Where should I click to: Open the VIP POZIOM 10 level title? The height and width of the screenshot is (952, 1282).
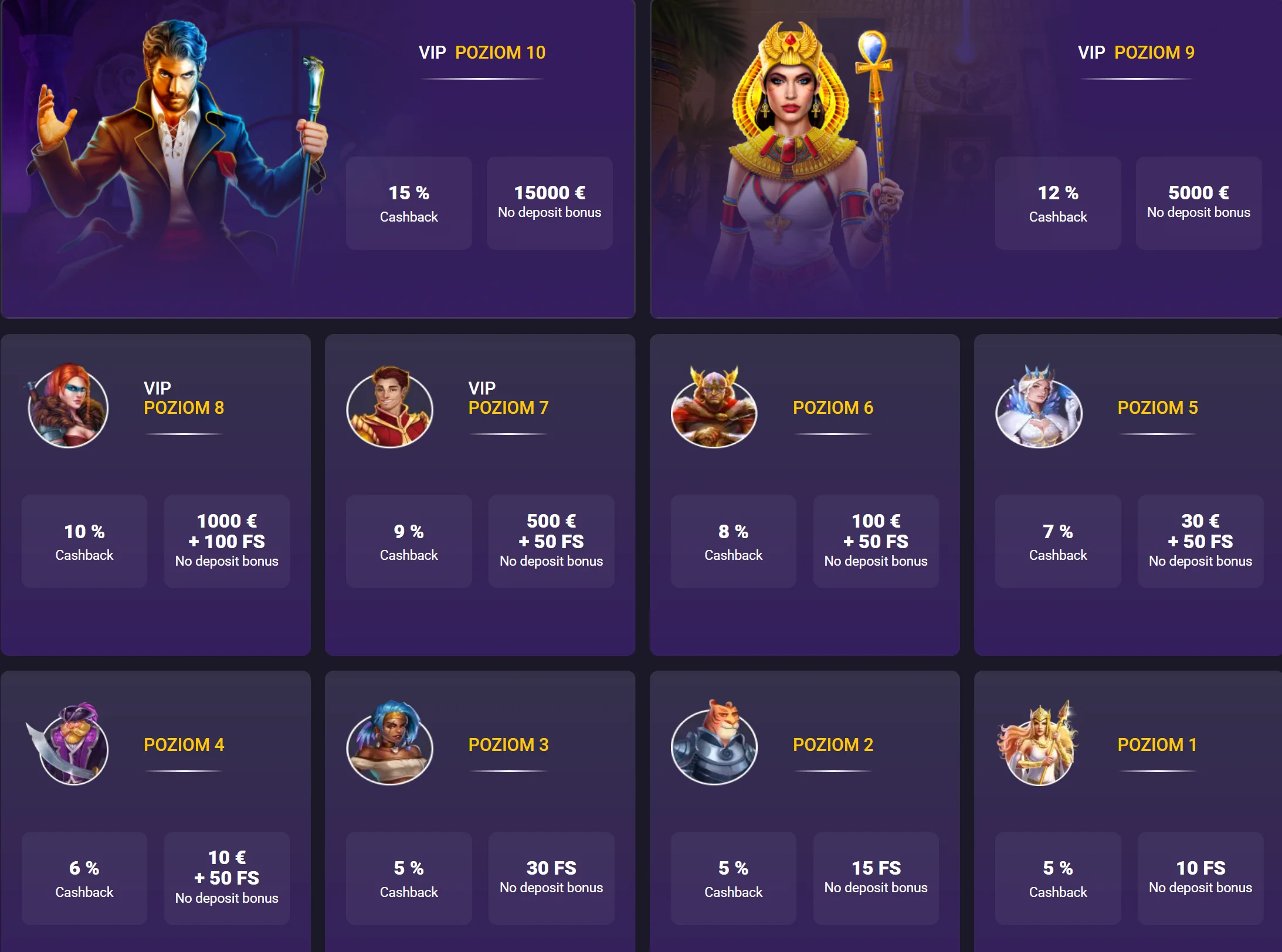[x=482, y=52]
